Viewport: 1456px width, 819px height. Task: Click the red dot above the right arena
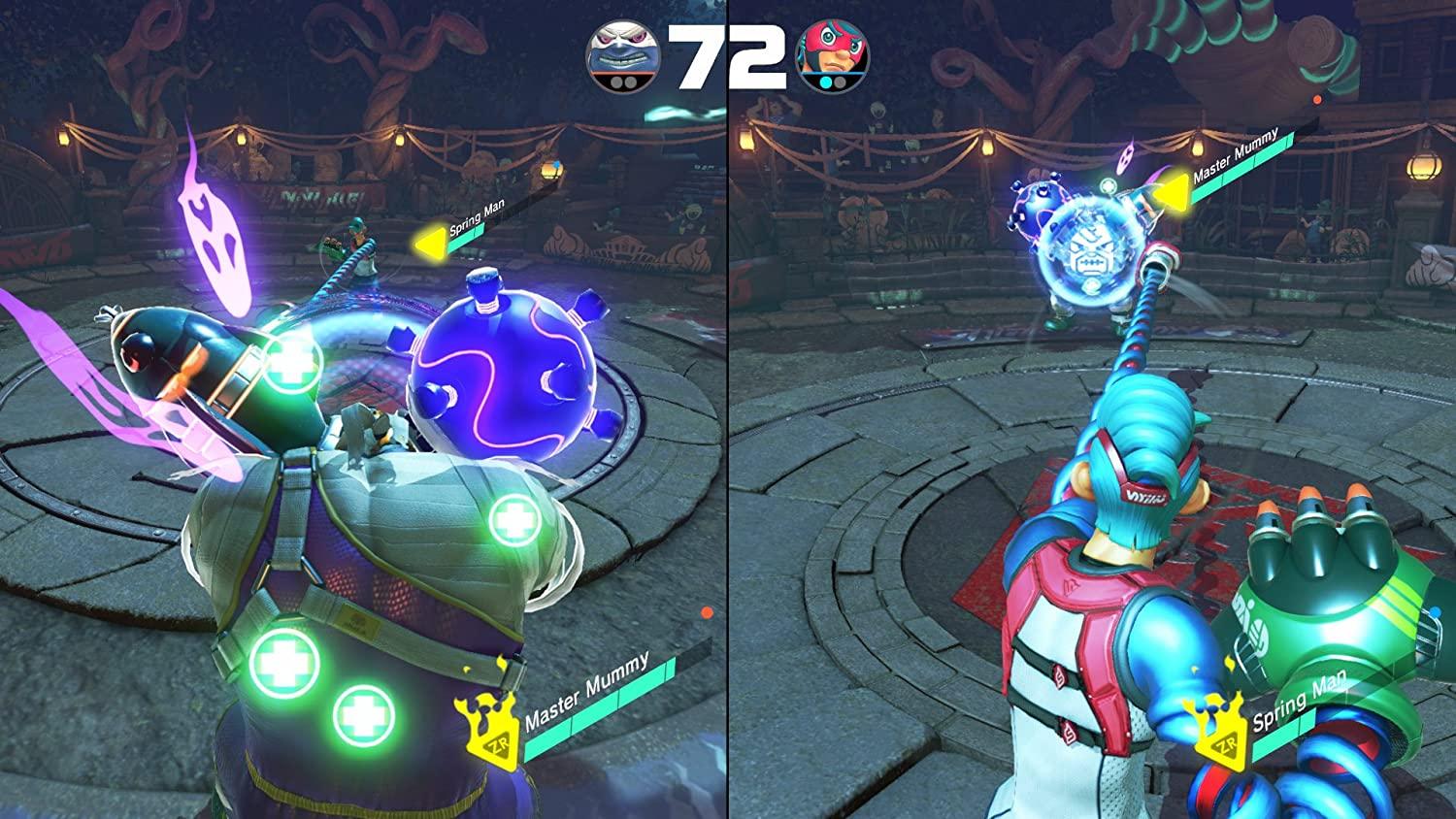[x=1318, y=97]
